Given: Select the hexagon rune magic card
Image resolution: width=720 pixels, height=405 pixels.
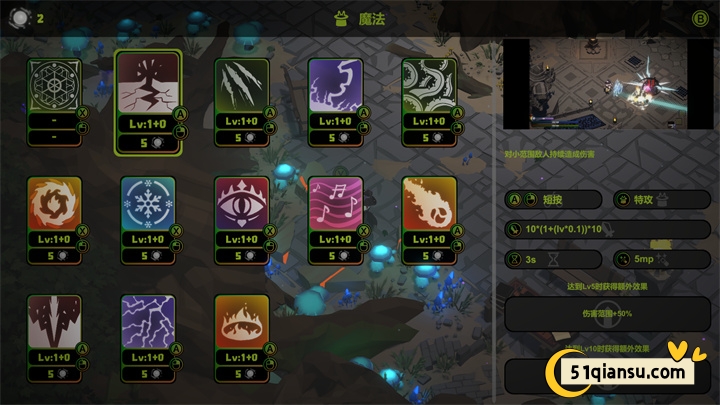Looking at the screenshot, I should 53,85.
